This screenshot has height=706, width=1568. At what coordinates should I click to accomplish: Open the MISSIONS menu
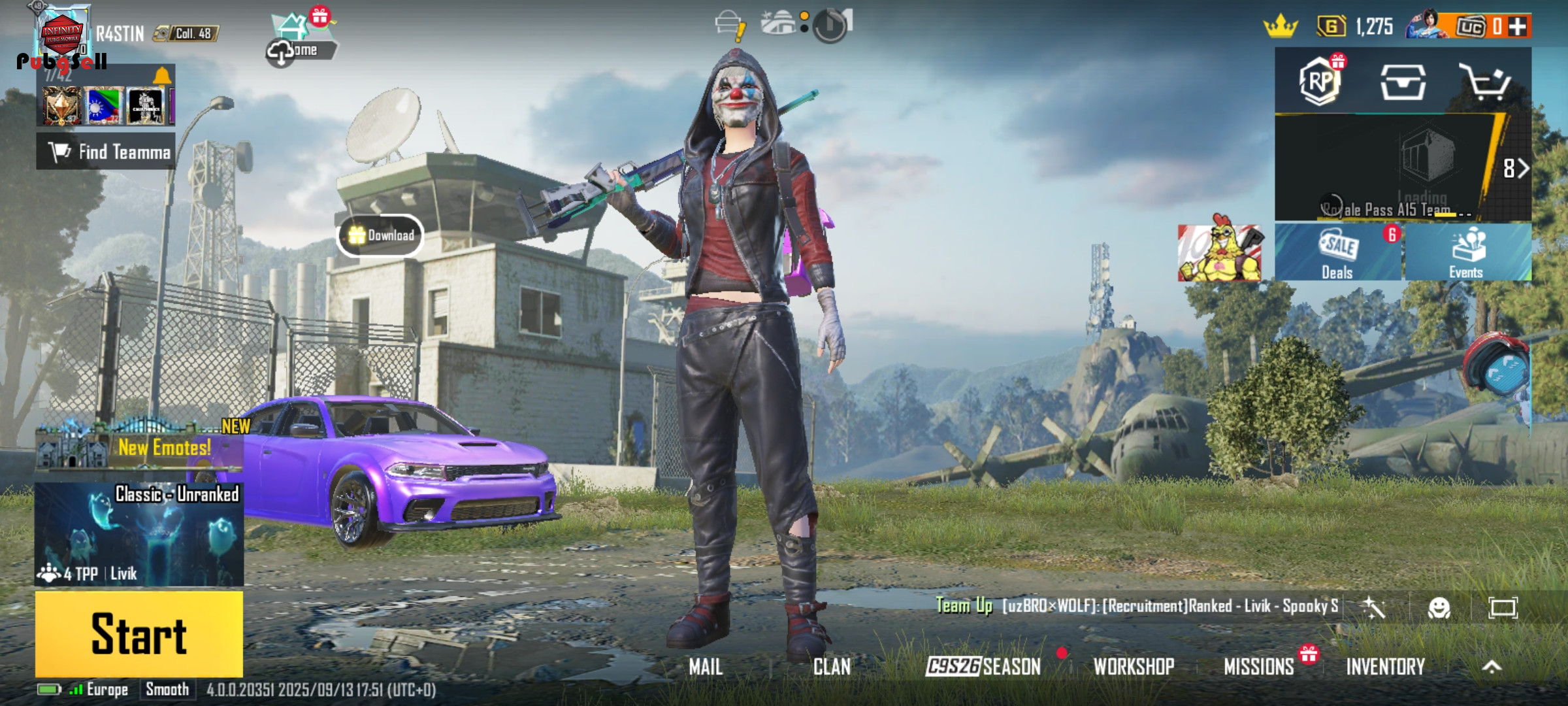1258,667
